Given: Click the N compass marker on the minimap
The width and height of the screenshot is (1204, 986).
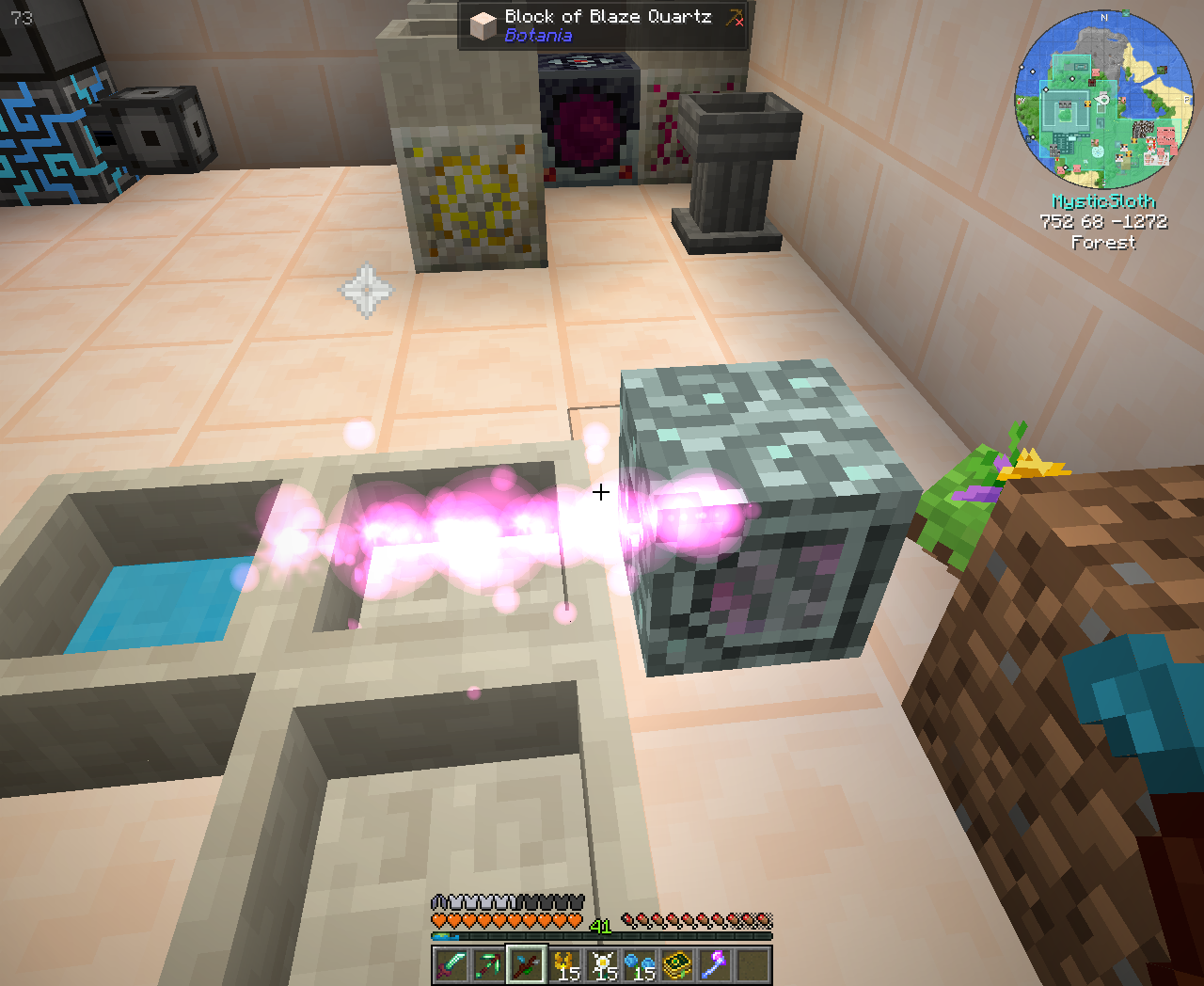Looking at the screenshot, I should (1104, 18).
